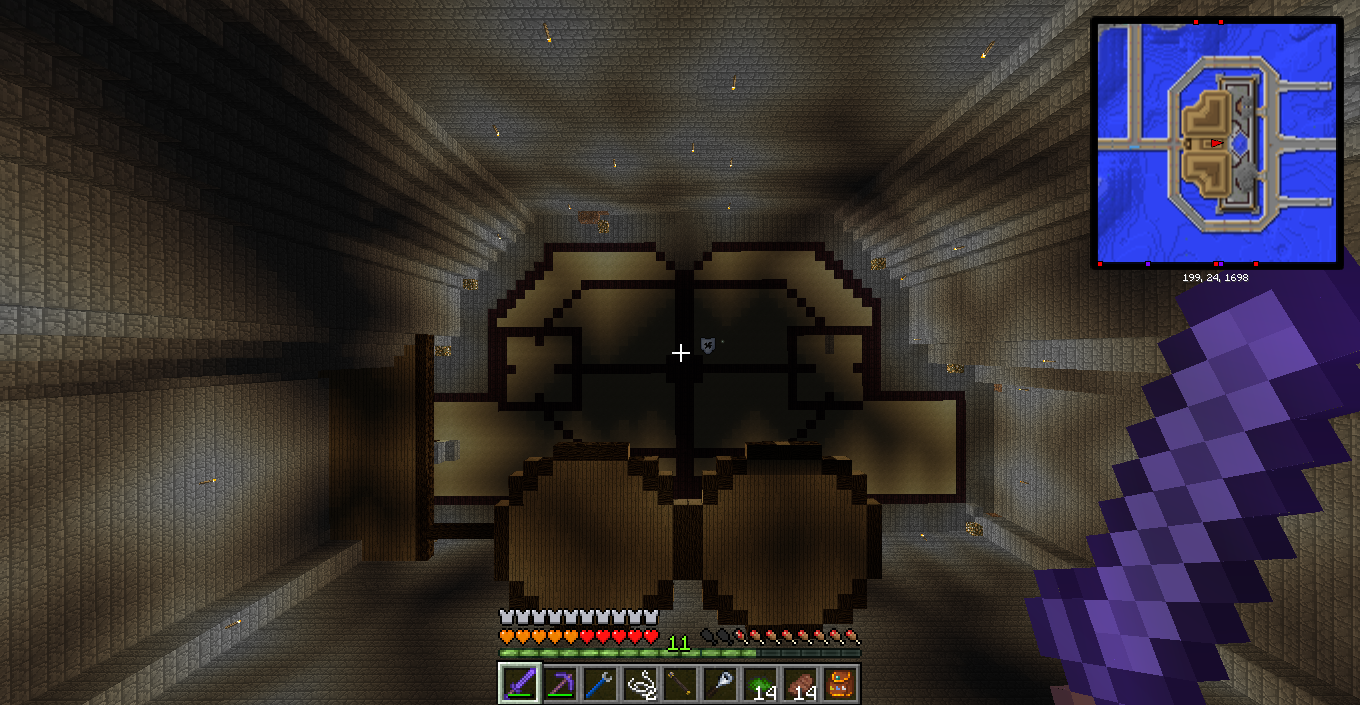Viewport: 1360px width, 705px height.
Task: Select the orange backpack hotbar slot
Action: click(840, 684)
